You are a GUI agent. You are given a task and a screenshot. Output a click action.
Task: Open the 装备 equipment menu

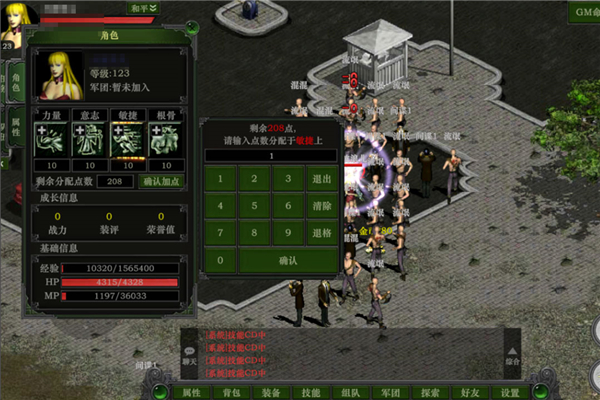pyautogui.click(x=271, y=392)
